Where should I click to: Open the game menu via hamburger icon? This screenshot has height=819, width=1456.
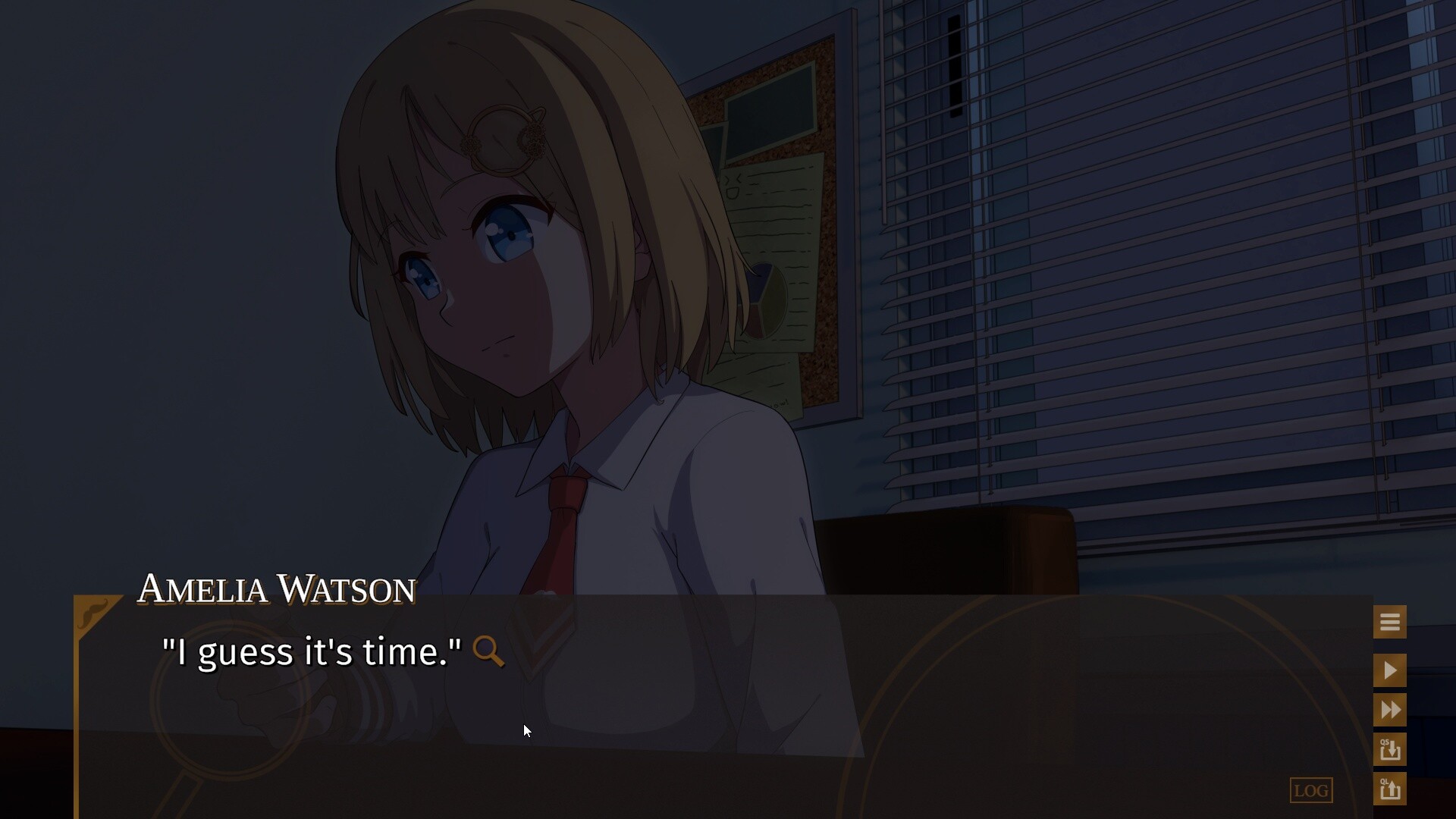click(1390, 621)
